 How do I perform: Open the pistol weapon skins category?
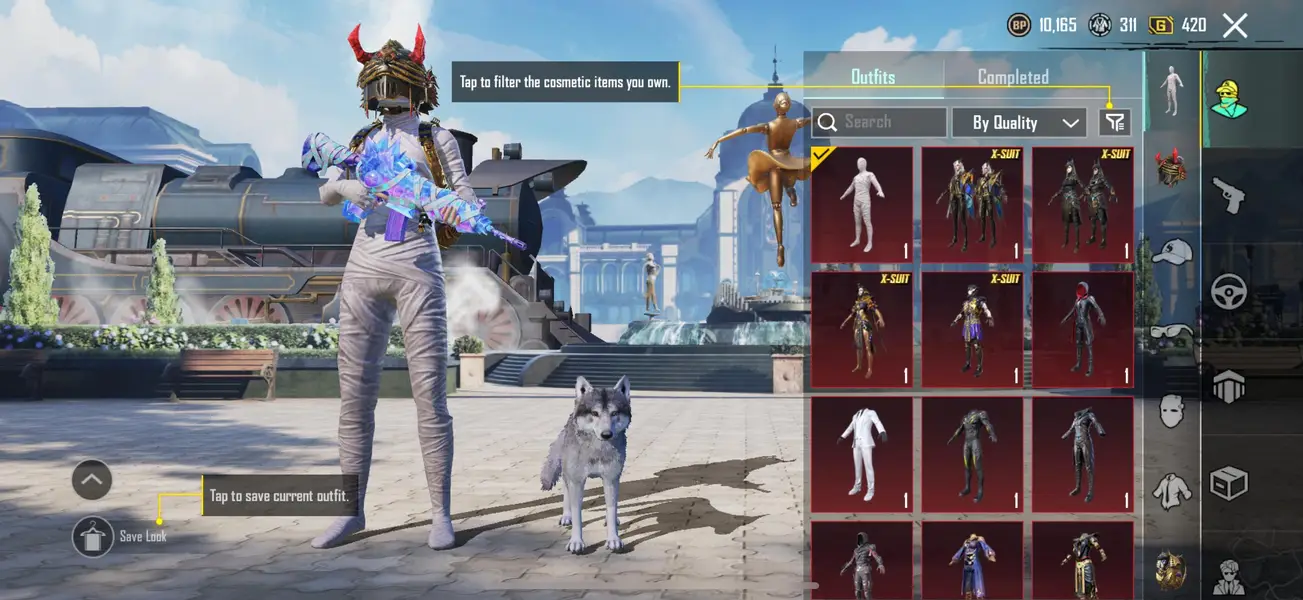[x=1228, y=195]
